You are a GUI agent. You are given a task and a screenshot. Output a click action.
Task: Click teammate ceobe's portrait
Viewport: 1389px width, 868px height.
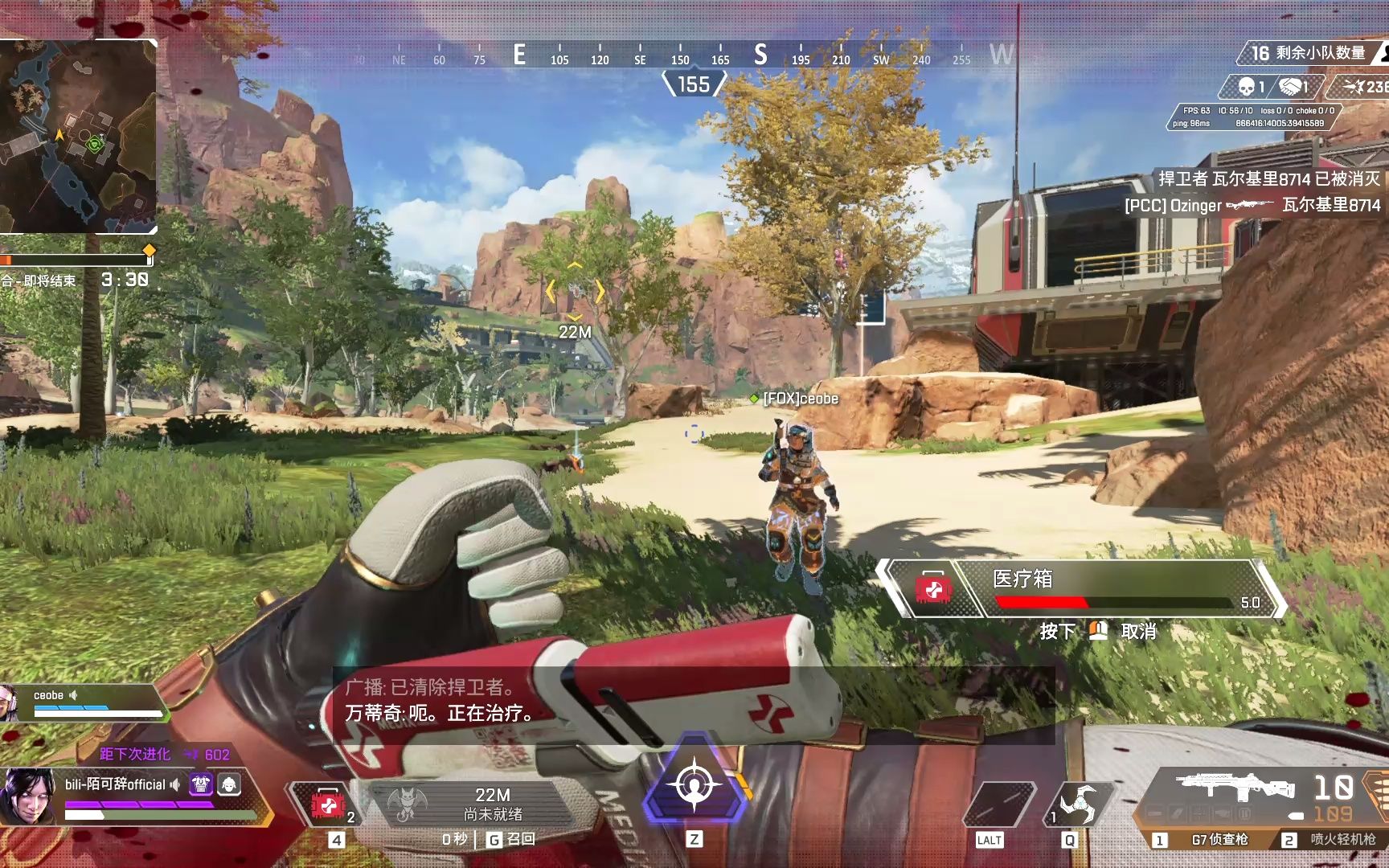point(10,703)
